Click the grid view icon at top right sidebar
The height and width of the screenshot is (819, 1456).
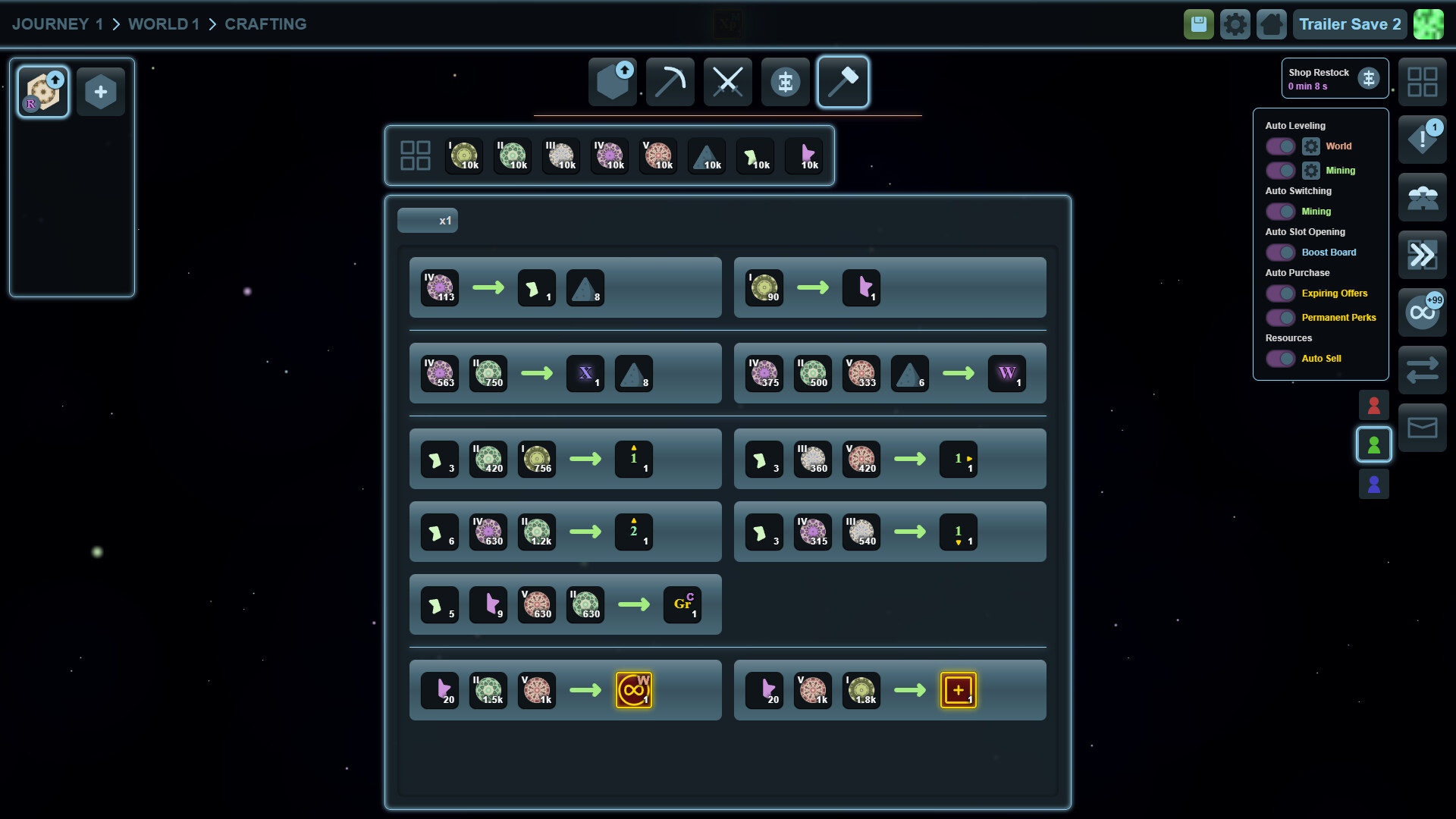[x=1422, y=82]
